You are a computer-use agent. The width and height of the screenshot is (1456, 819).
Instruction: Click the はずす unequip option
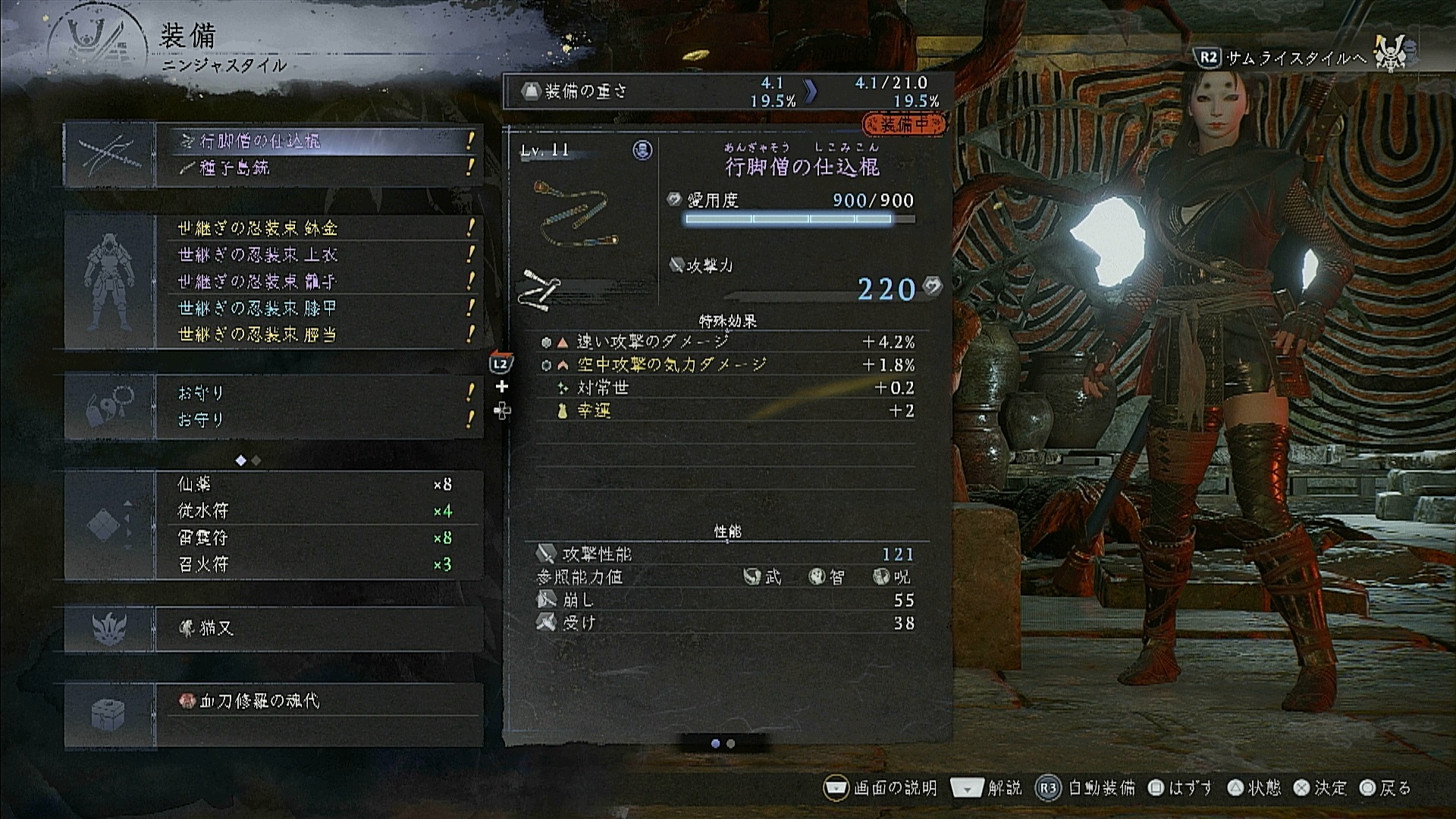[1181, 788]
